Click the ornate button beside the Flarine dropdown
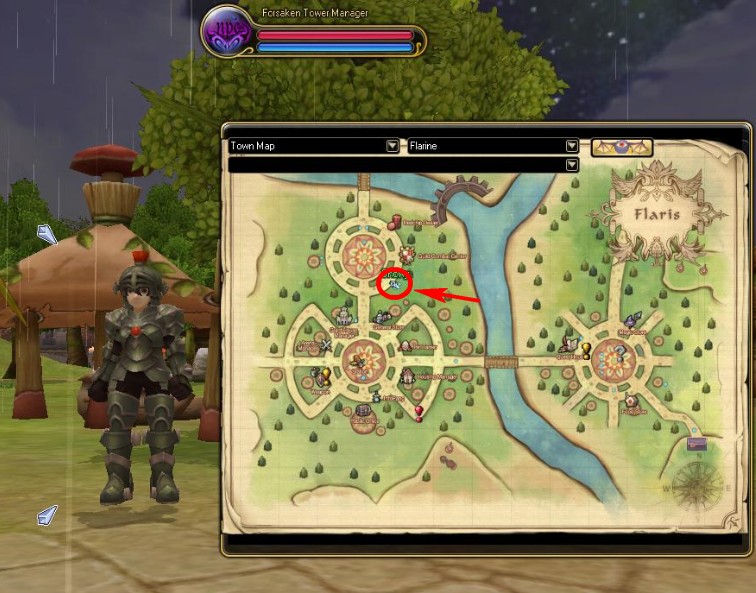The image size is (756, 593). [x=622, y=147]
